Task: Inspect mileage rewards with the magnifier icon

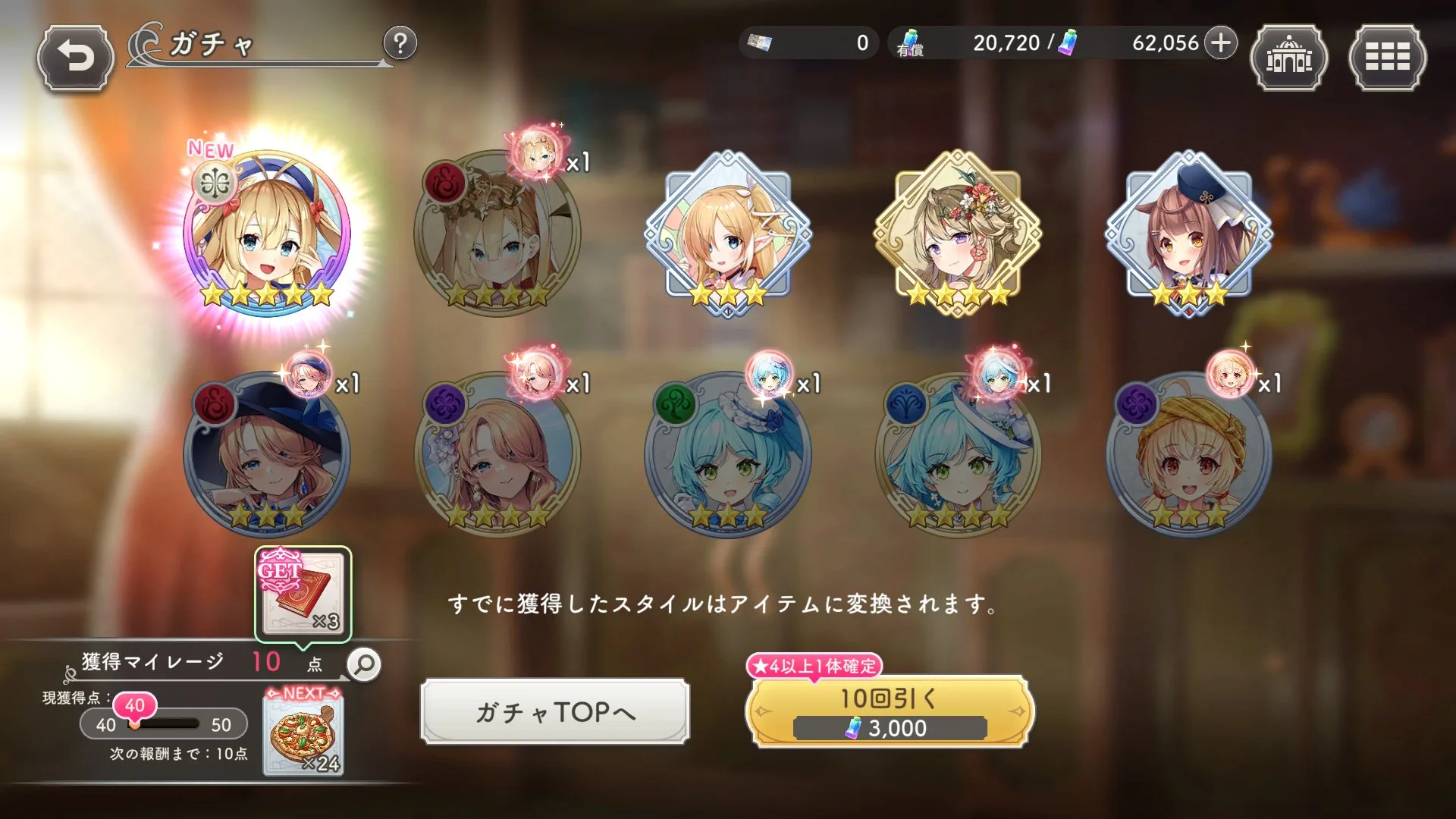Action: pos(365,664)
